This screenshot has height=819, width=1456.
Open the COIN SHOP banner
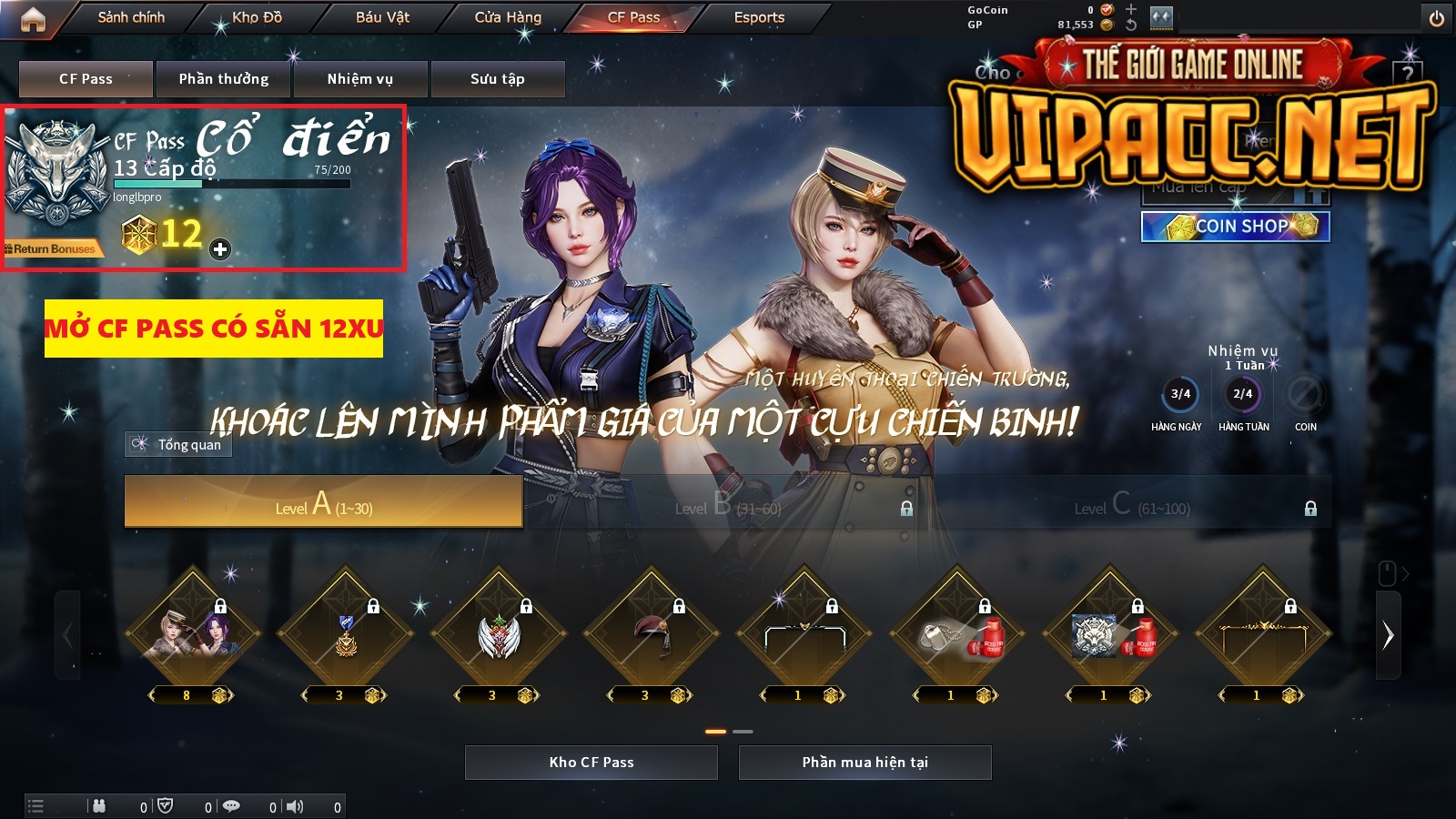tap(1235, 227)
